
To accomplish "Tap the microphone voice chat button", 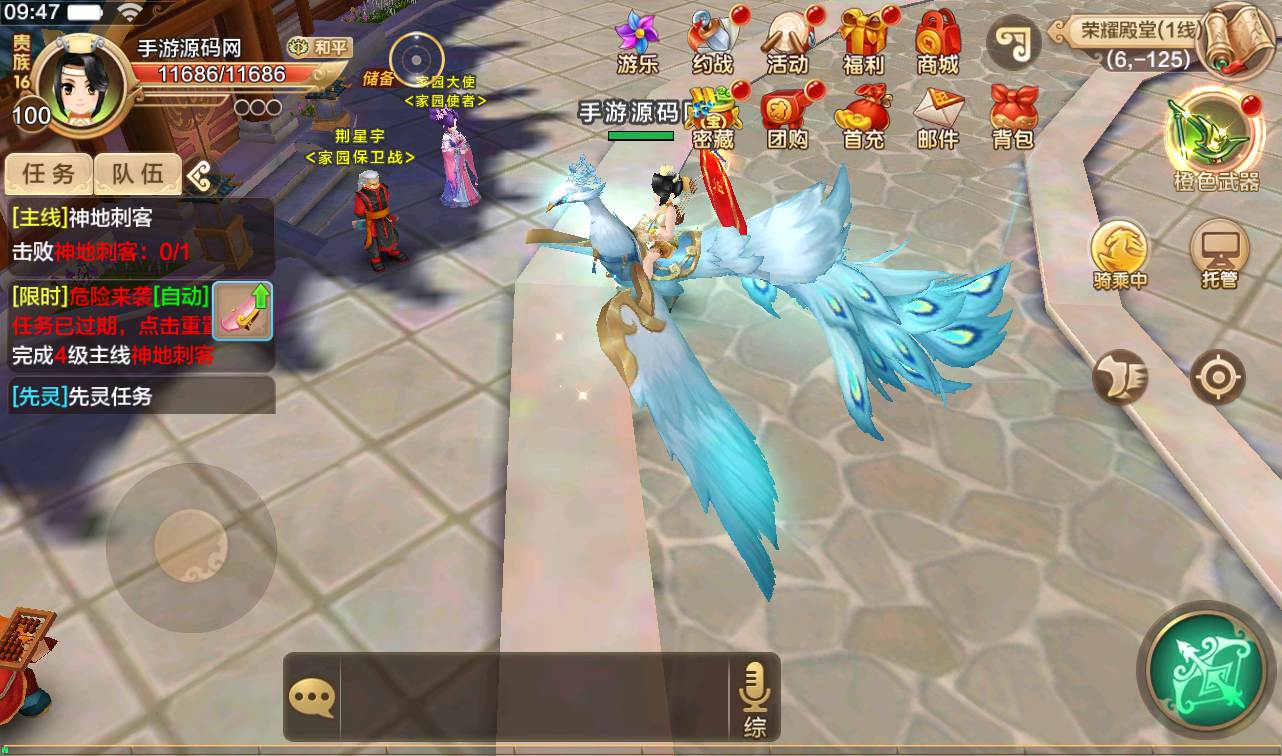I will pyautogui.click(x=754, y=697).
